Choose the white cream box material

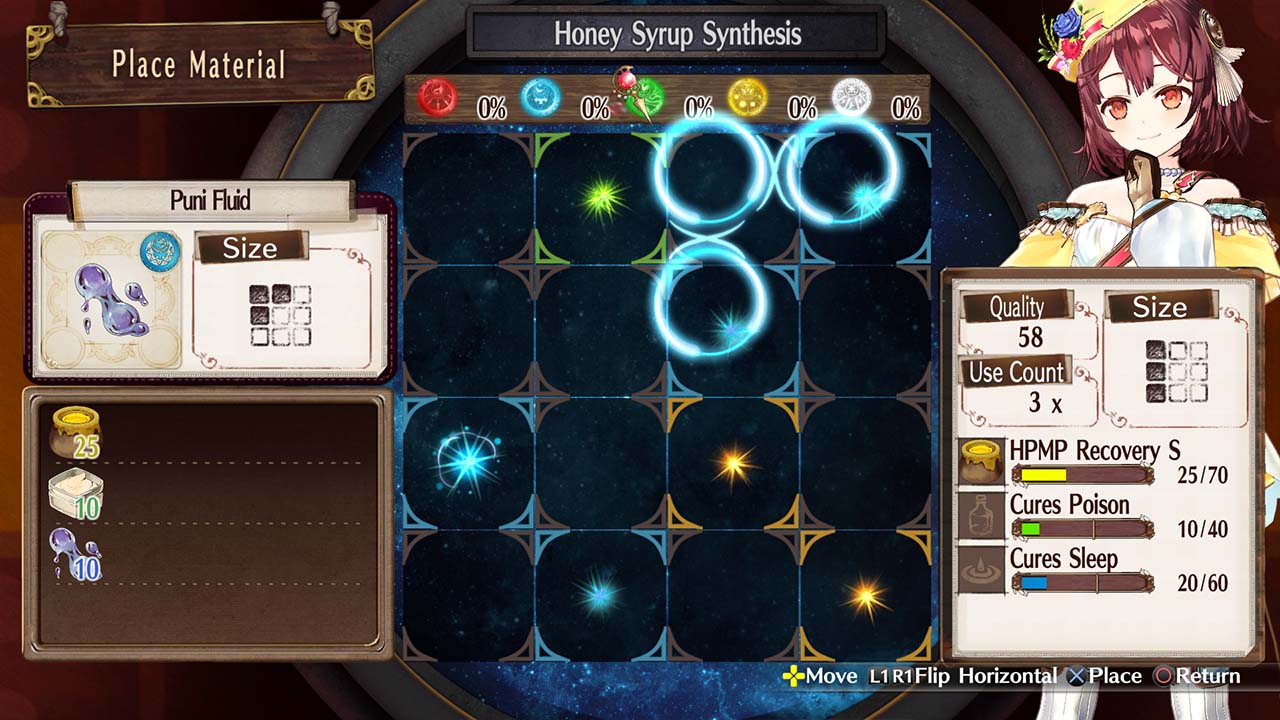[76, 495]
